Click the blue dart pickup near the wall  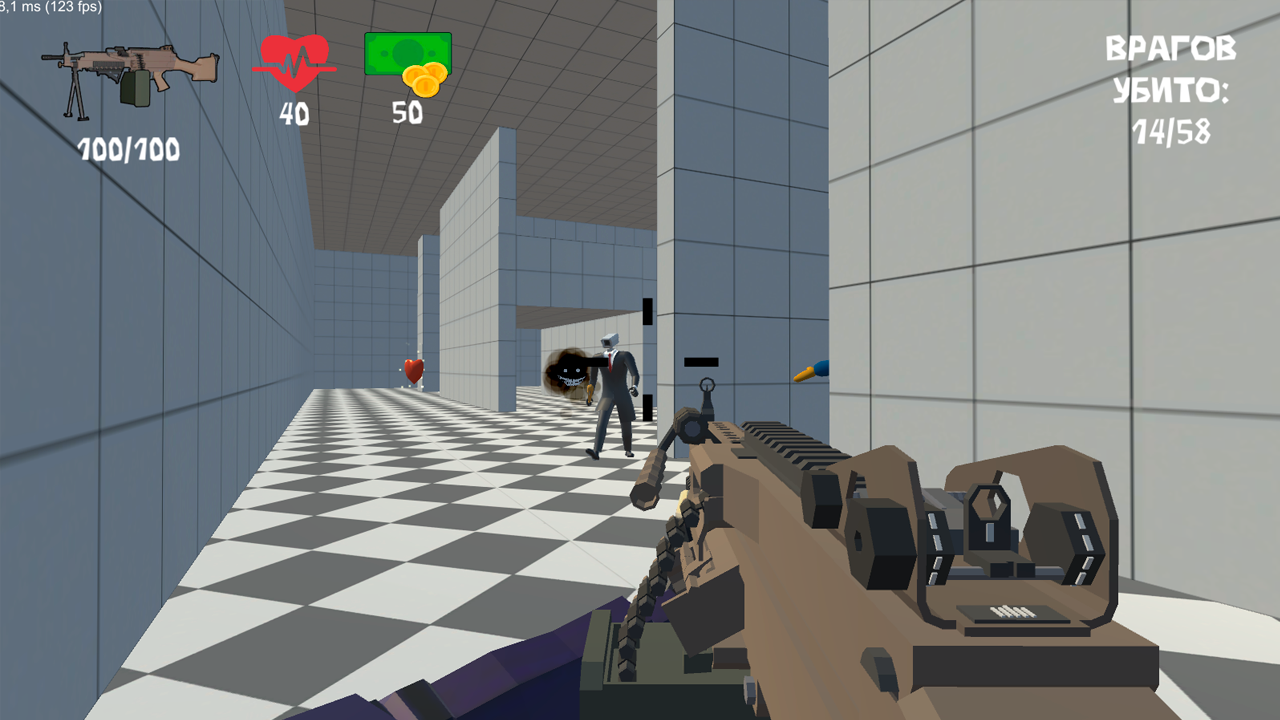click(x=810, y=372)
